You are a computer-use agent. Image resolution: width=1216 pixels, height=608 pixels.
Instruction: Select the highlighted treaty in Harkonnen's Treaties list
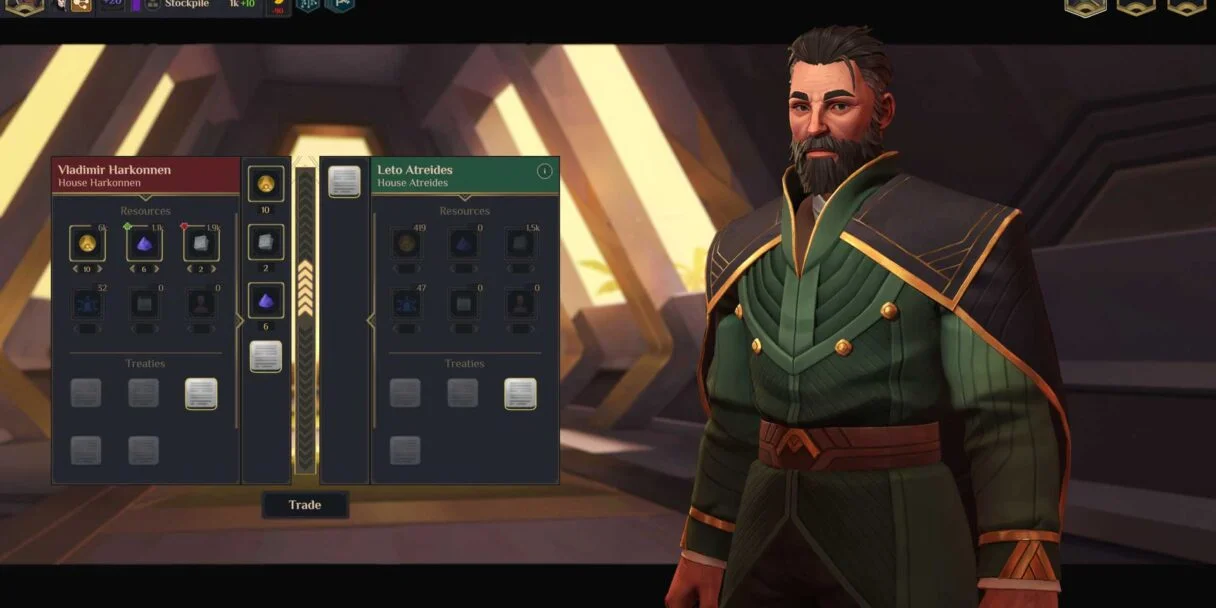(x=201, y=393)
